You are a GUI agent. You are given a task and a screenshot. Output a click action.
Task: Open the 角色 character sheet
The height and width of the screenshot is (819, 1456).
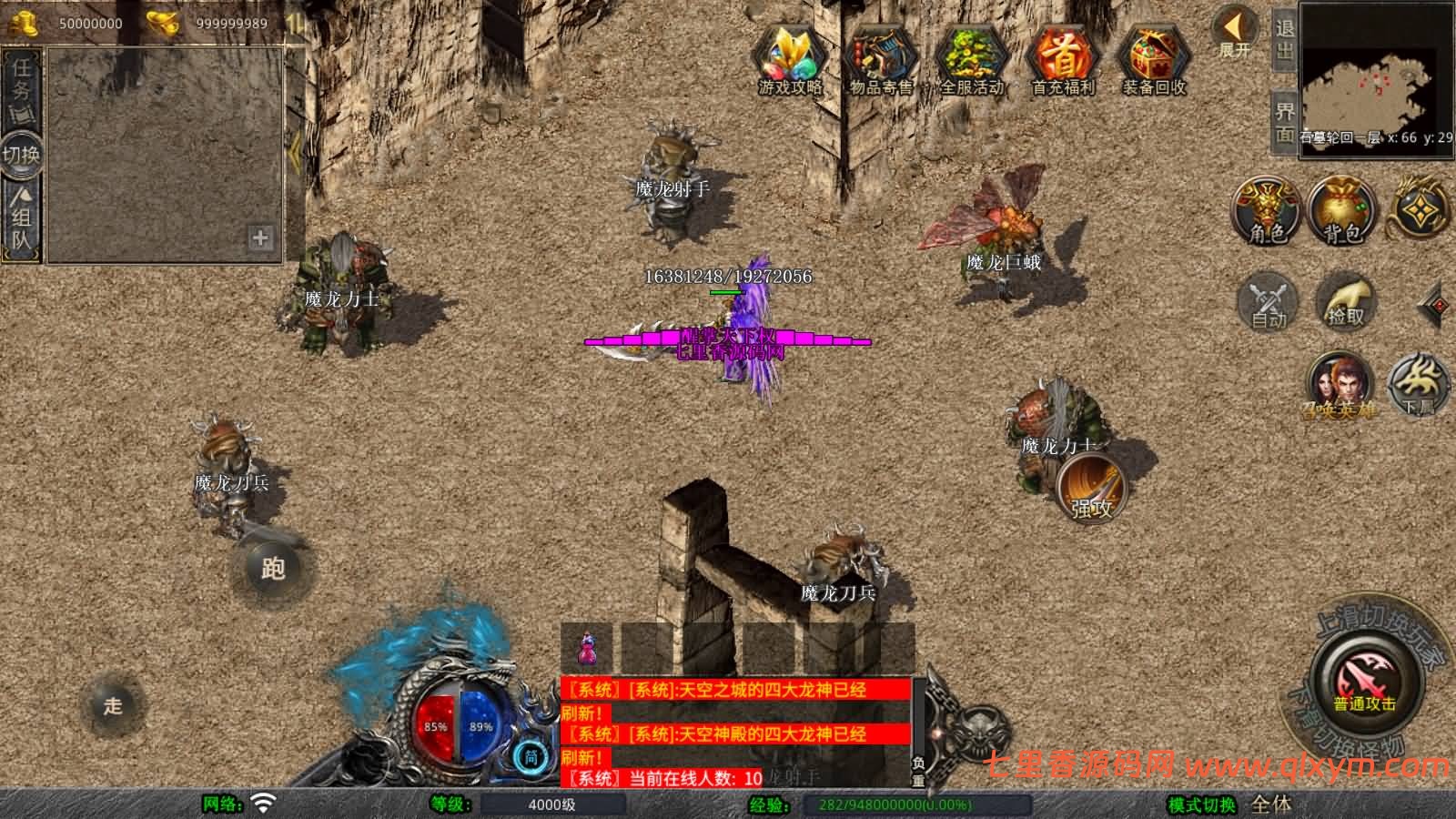[1267, 211]
